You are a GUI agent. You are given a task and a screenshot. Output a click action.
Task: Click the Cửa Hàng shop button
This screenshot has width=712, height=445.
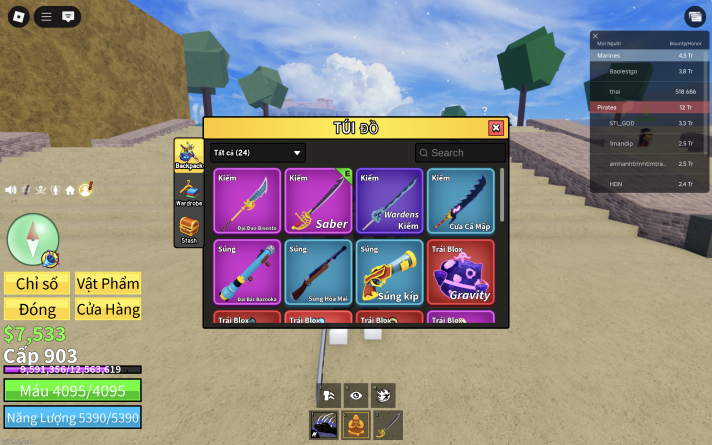(107, 309)
